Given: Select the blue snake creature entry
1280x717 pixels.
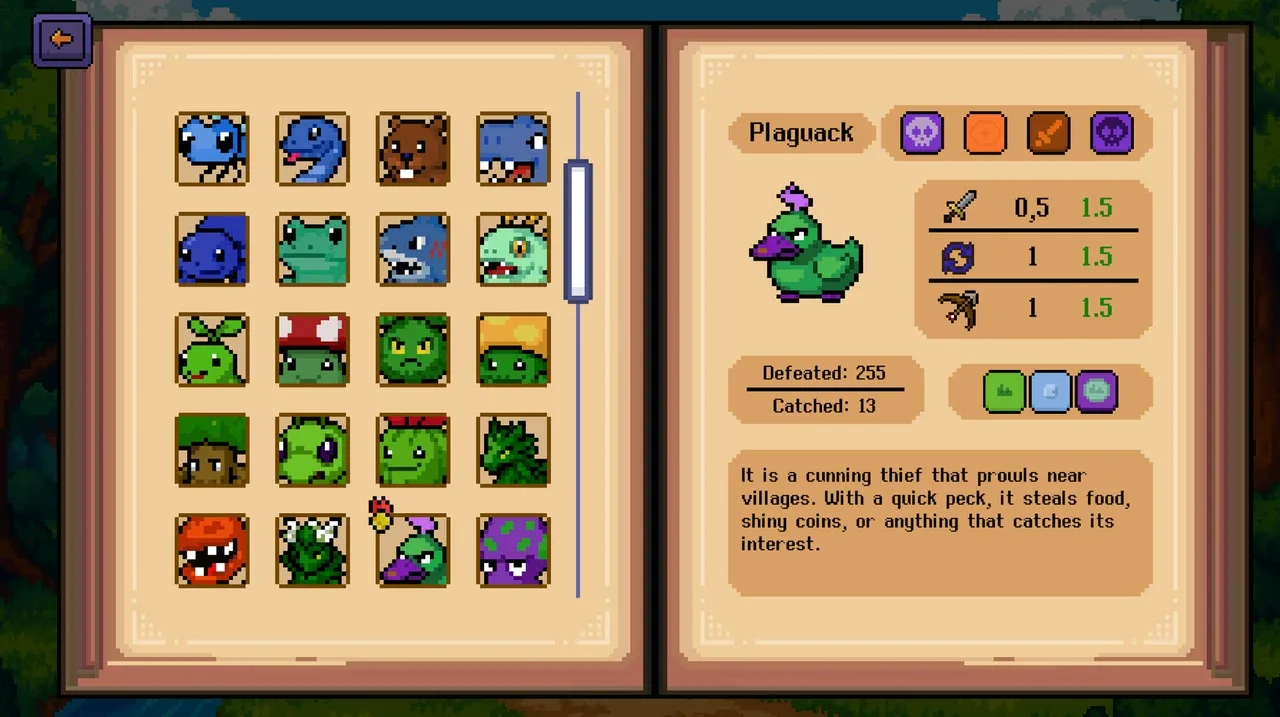Looking at the screenshot, I should (313, 149).
